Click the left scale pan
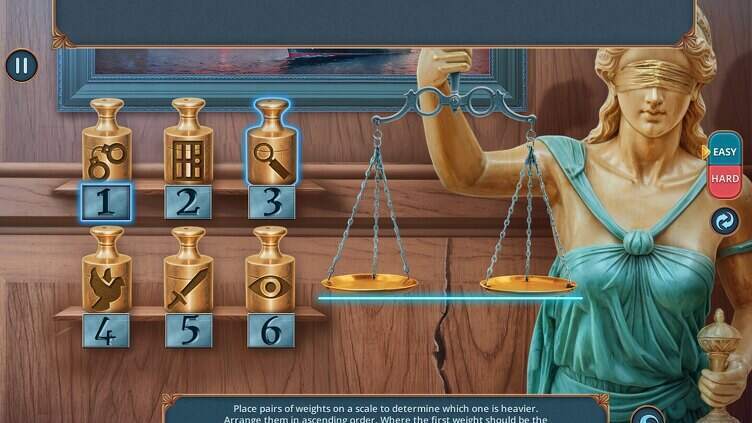This screenshot has height=423, width=752. pos(369,284)
